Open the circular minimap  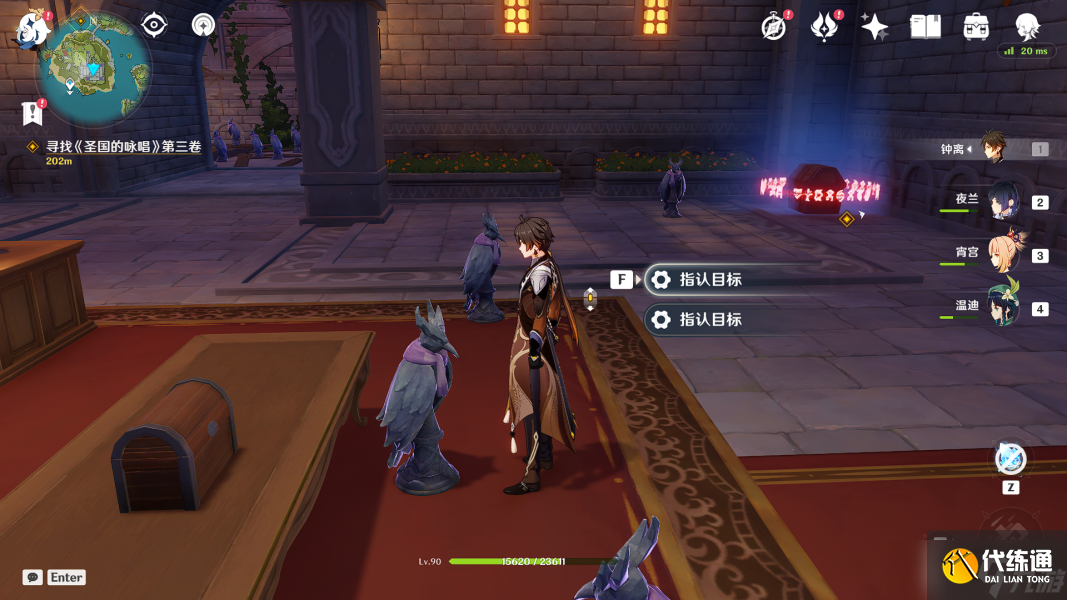coord(94,66)
